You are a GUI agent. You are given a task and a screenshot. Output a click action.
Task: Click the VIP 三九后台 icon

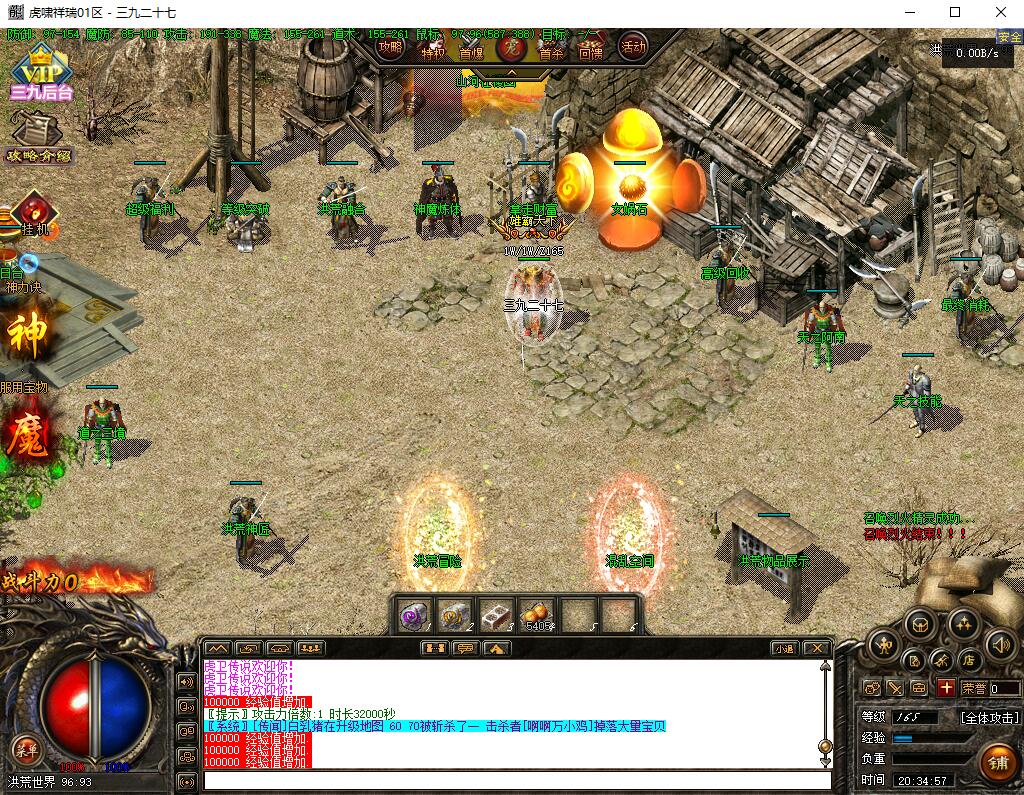[x=42, y=76]
